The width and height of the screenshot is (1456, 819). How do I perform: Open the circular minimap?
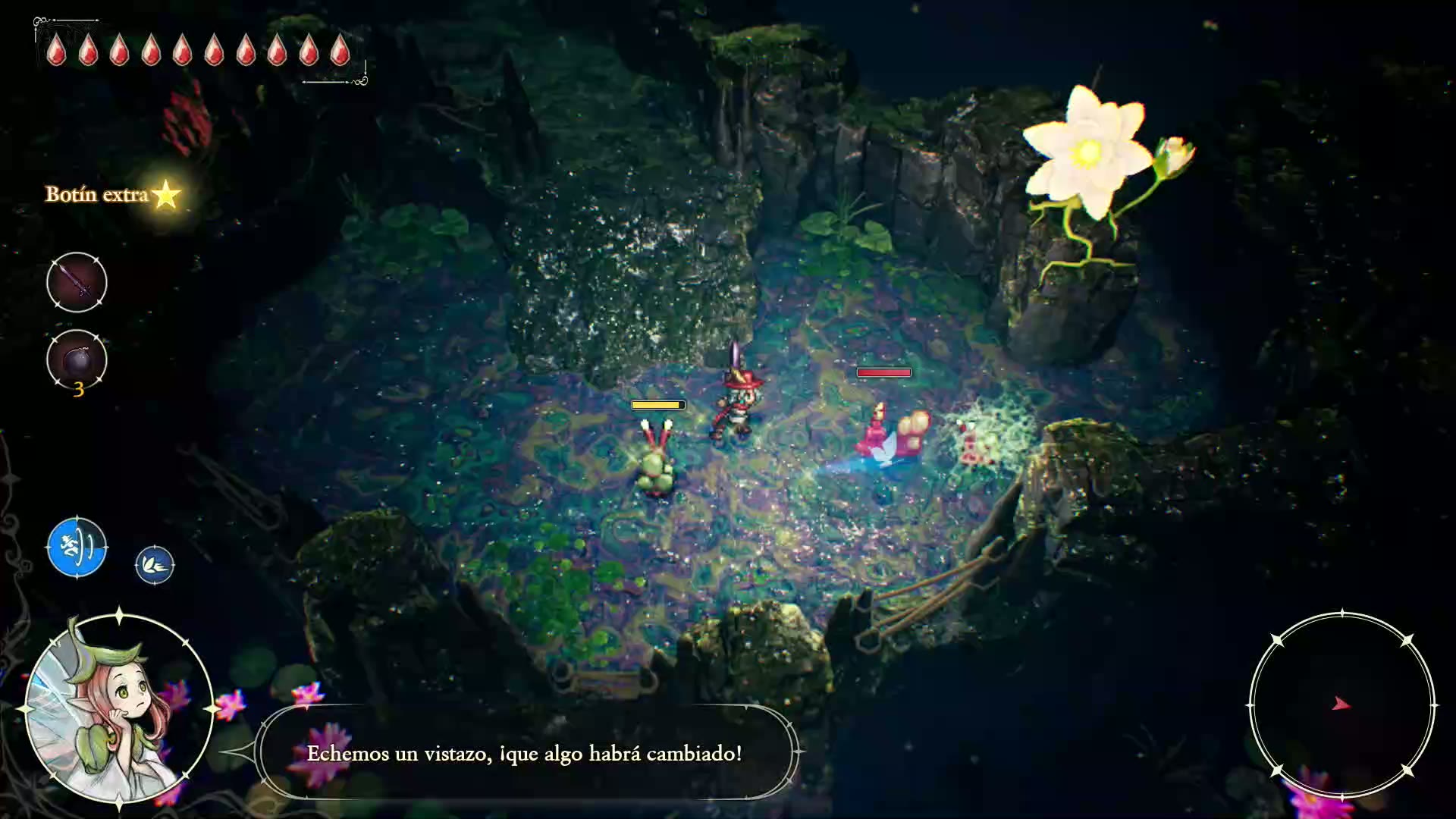pyautogui.click(x=1341, y=704)
